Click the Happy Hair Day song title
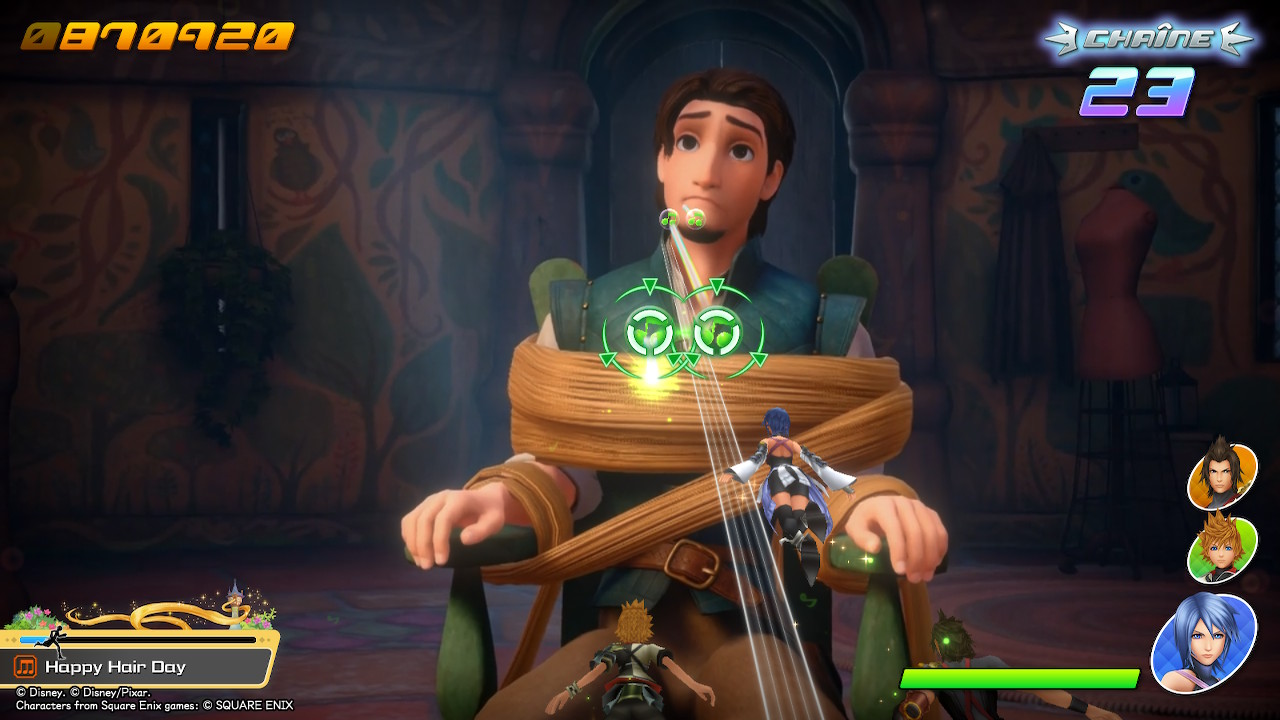 point(115,667)
